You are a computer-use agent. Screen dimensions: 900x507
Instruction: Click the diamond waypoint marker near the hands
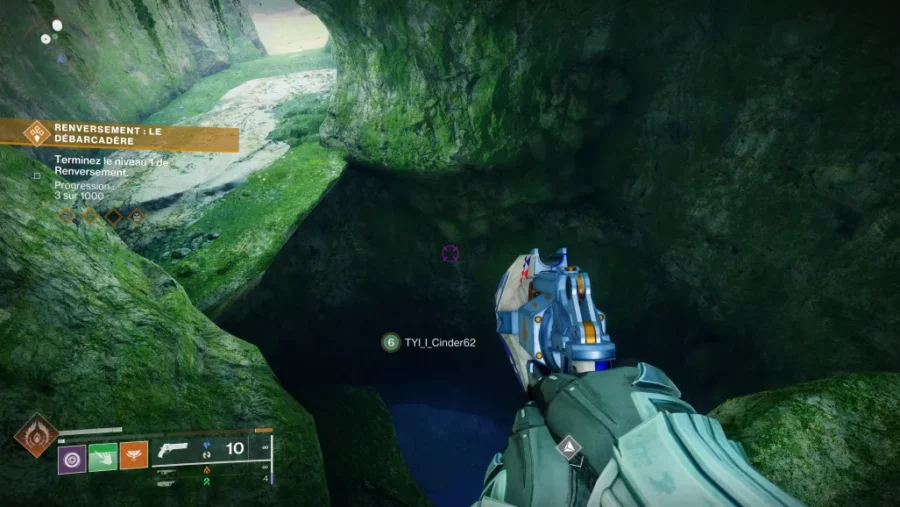570,446
